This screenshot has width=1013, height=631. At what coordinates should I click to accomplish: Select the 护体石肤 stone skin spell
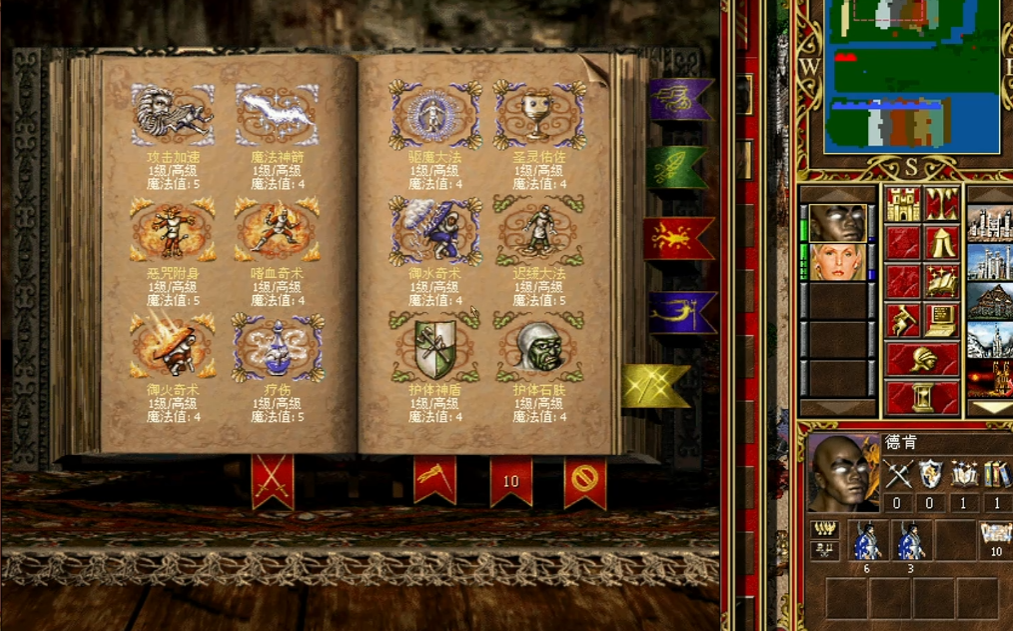point(540,347)
